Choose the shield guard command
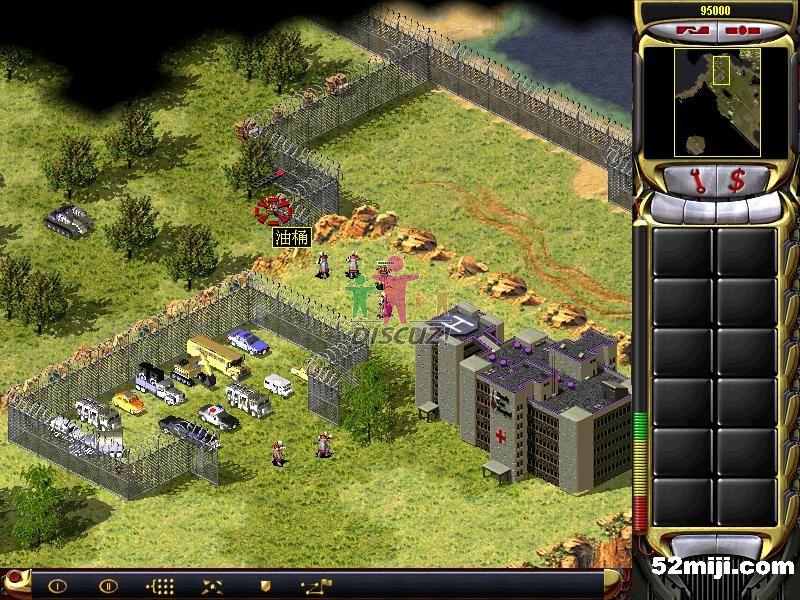Image resolution: width=800 pixels, height=600 pixels. pyautogui.click(x=264, y=585)
